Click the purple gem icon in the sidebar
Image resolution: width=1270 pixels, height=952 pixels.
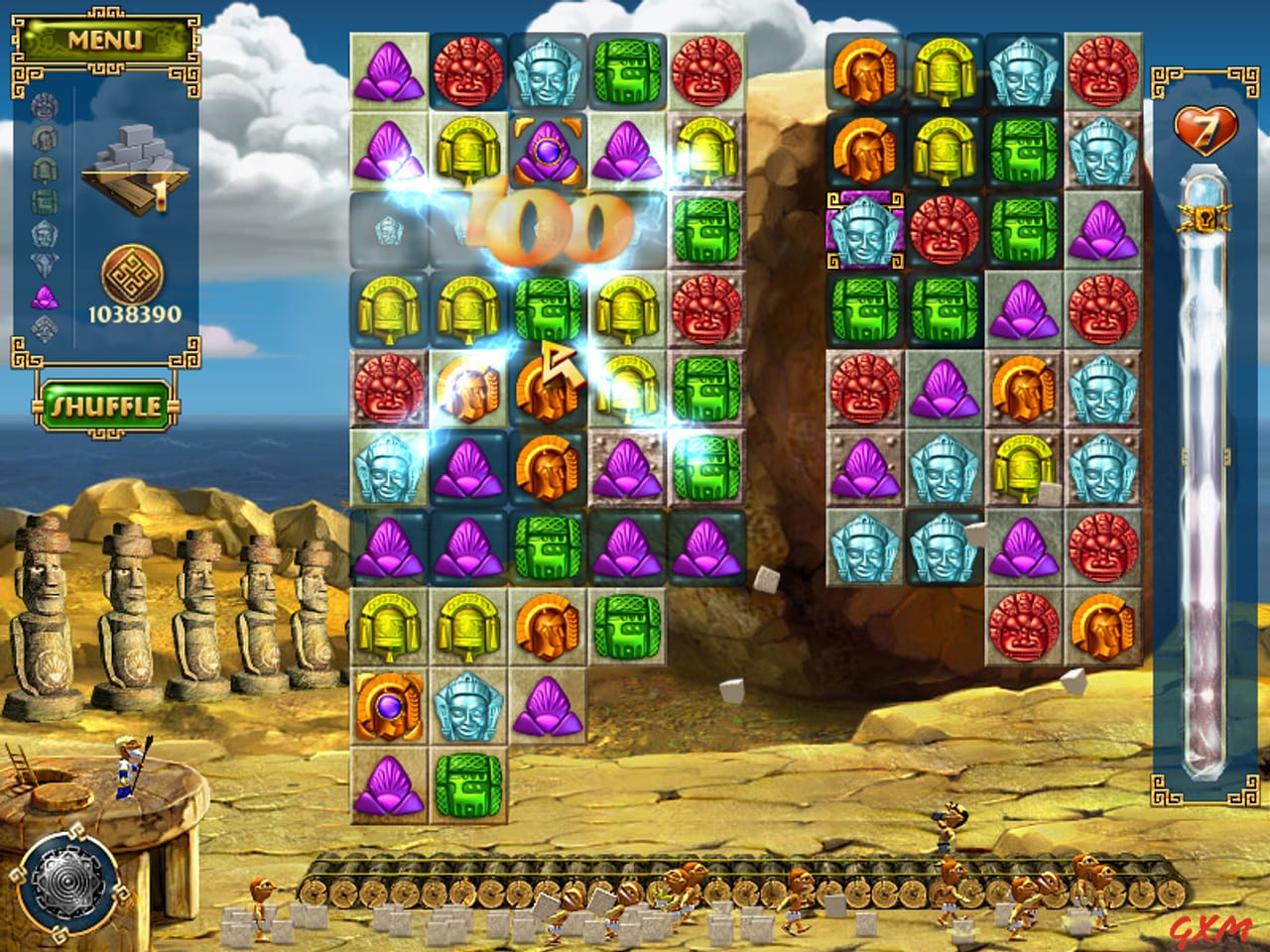coord(43,295)
